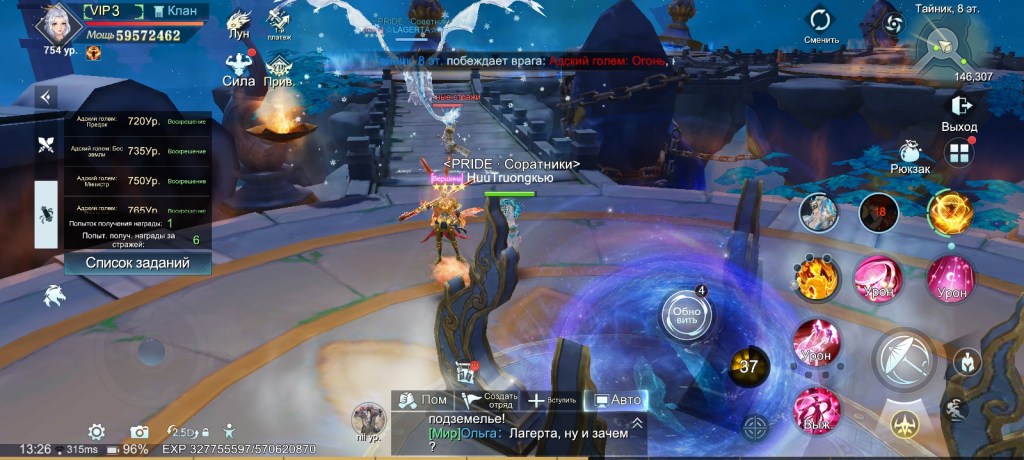Click the Обновить refresh button
1024x460 pixels.
coord(686,314)
